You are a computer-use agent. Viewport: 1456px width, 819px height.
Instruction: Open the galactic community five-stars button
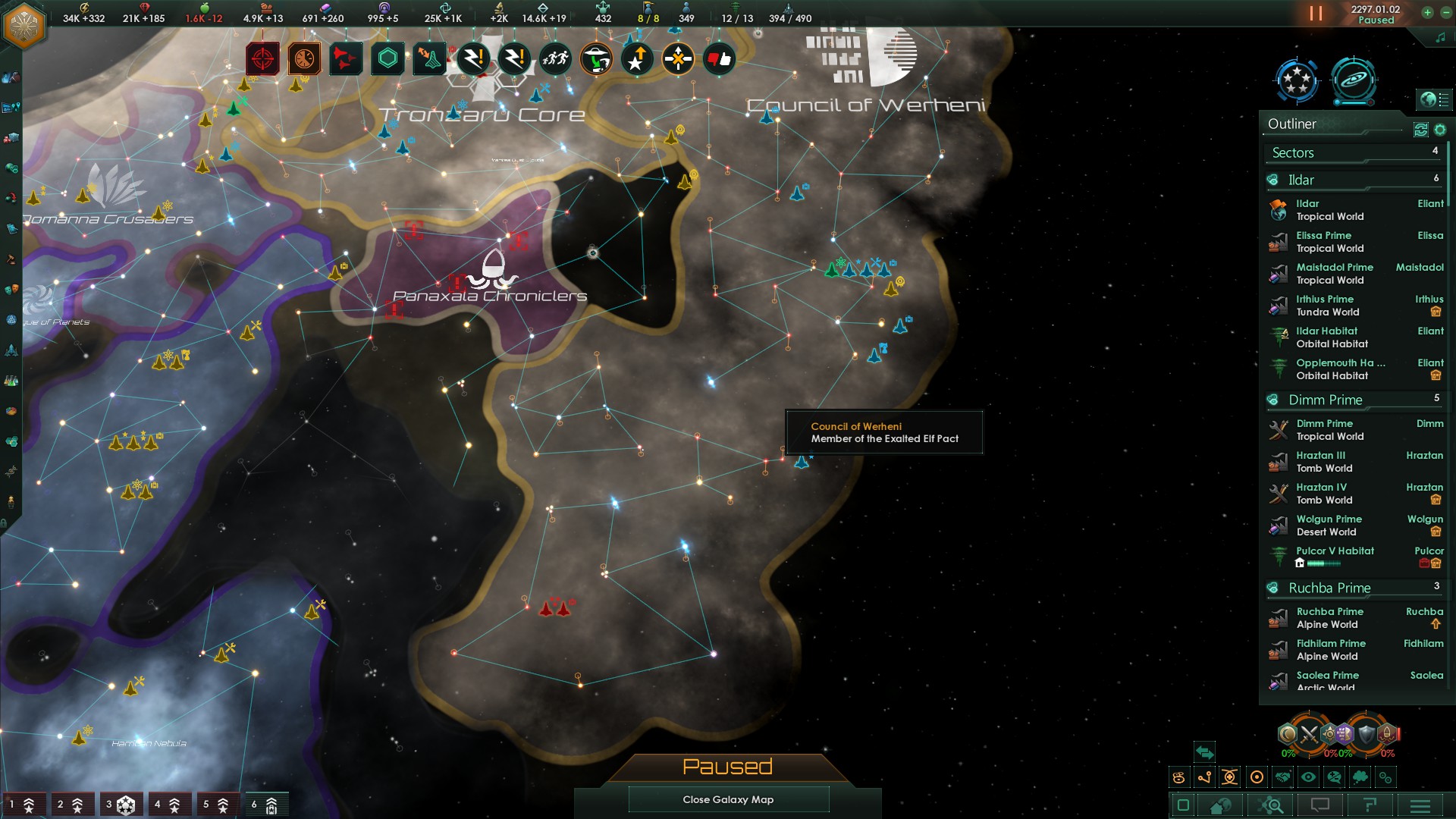click(x=1296, y=79)
